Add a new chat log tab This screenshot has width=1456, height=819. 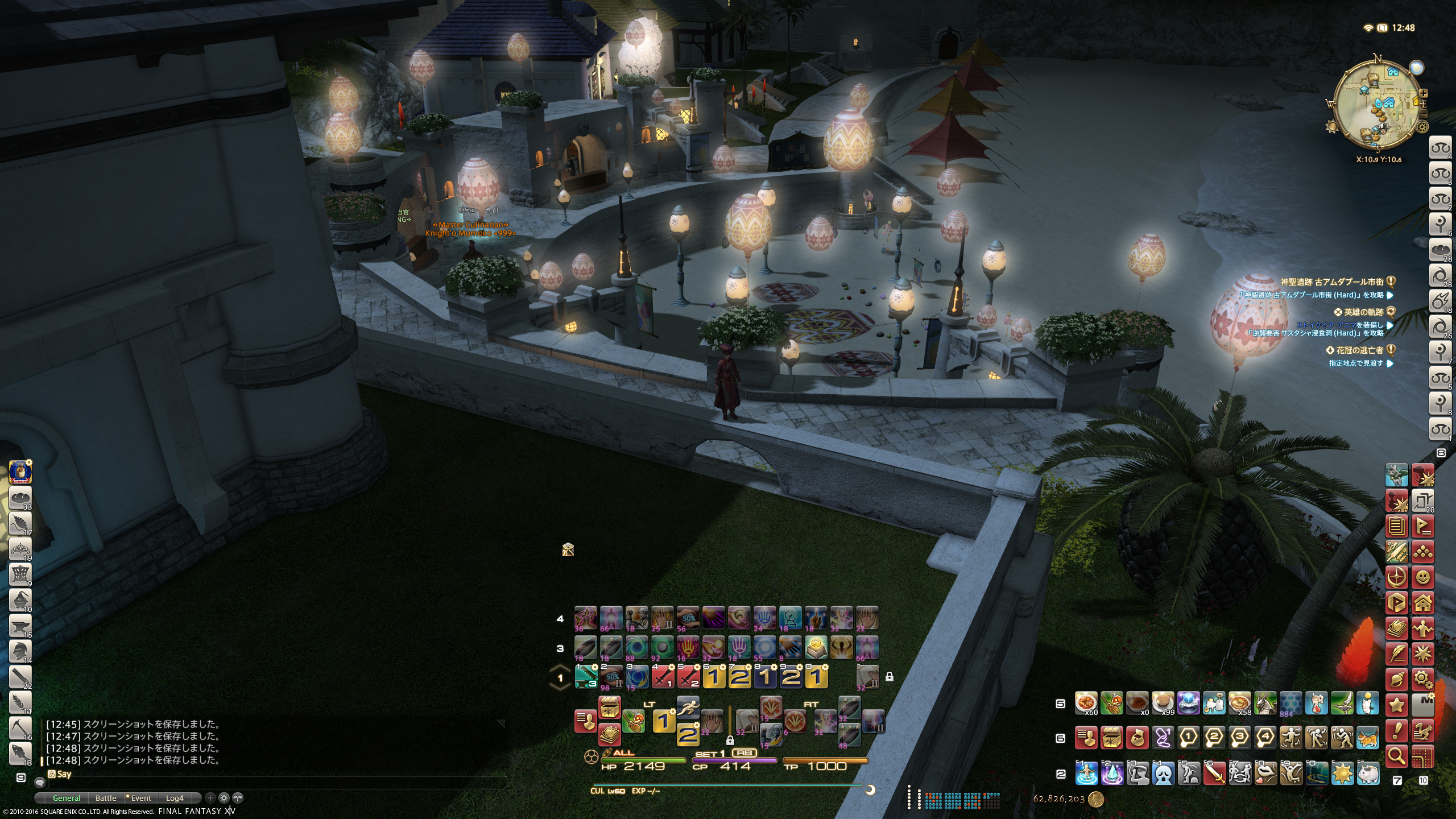tap(210, 798)
